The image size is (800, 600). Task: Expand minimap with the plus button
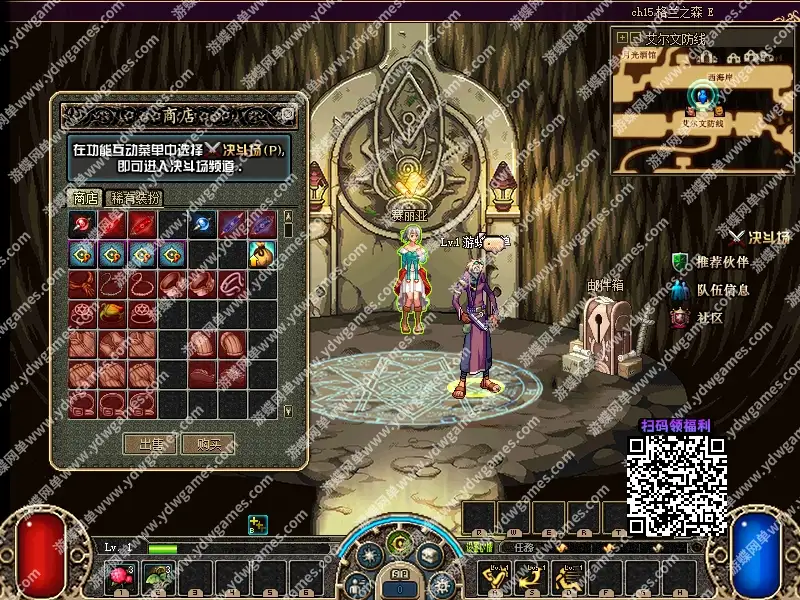pos(623,37)
